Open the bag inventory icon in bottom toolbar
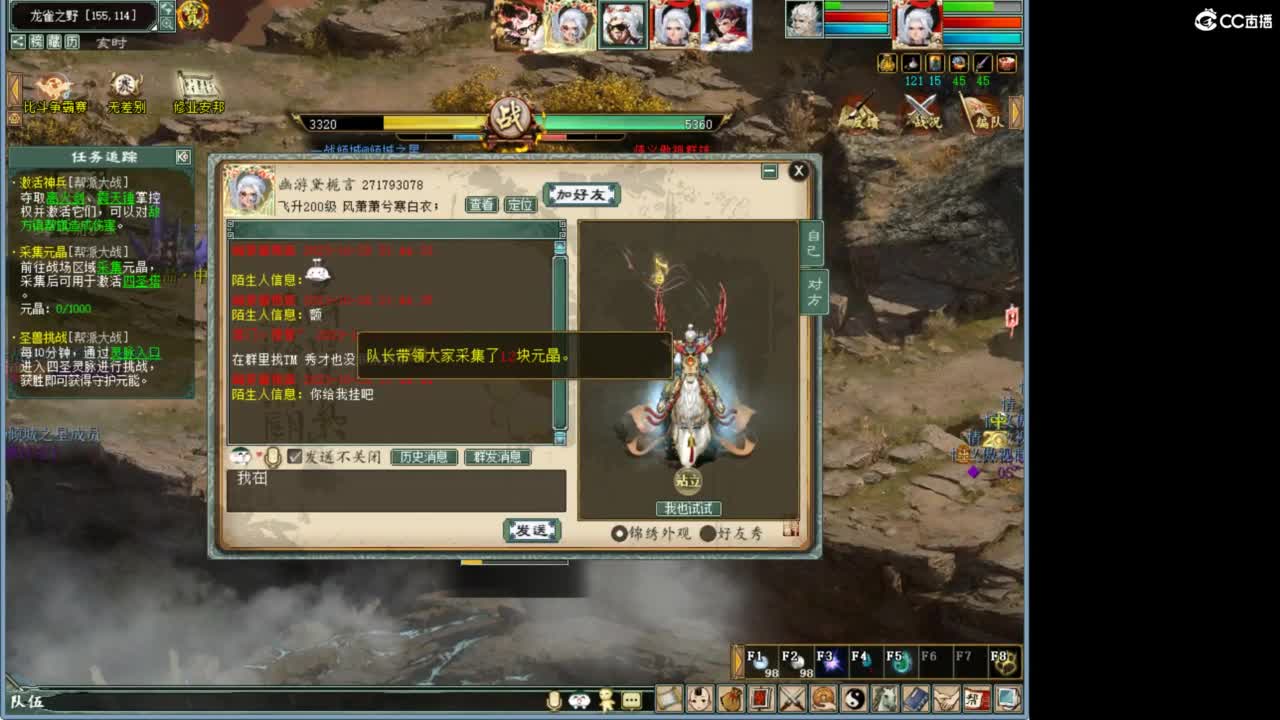The width and height of the screenshot is (1280, 720). 731,698
